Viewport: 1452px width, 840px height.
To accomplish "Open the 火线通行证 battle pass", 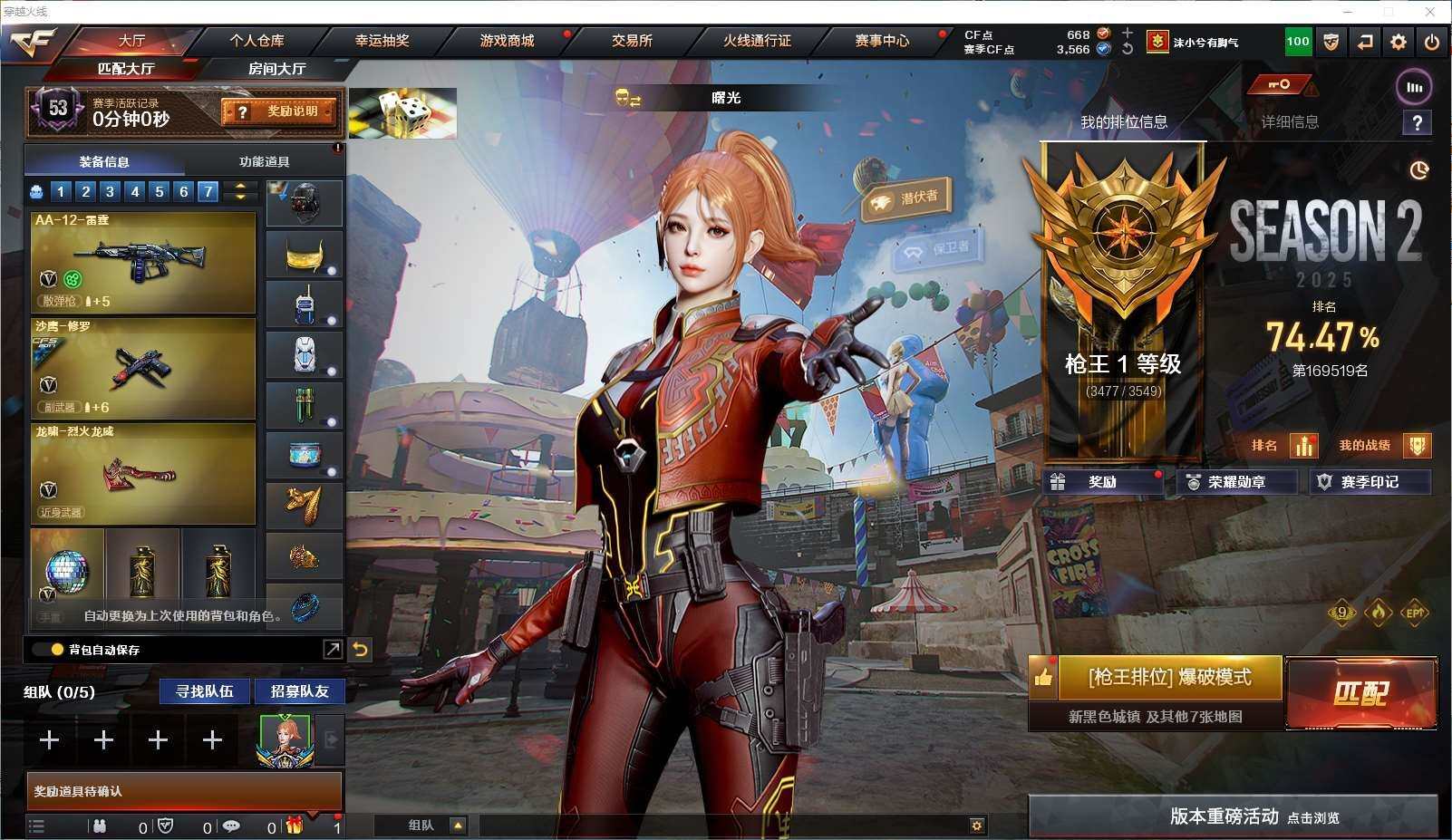I will pyautogui.click(x=757, y=41).
